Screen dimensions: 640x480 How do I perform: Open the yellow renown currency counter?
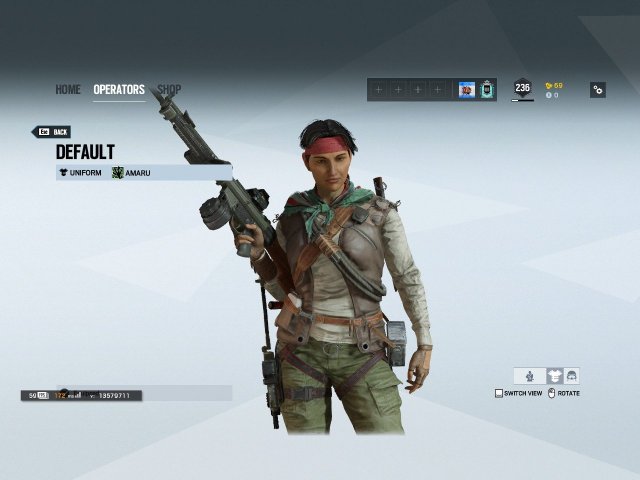(553, 85)
